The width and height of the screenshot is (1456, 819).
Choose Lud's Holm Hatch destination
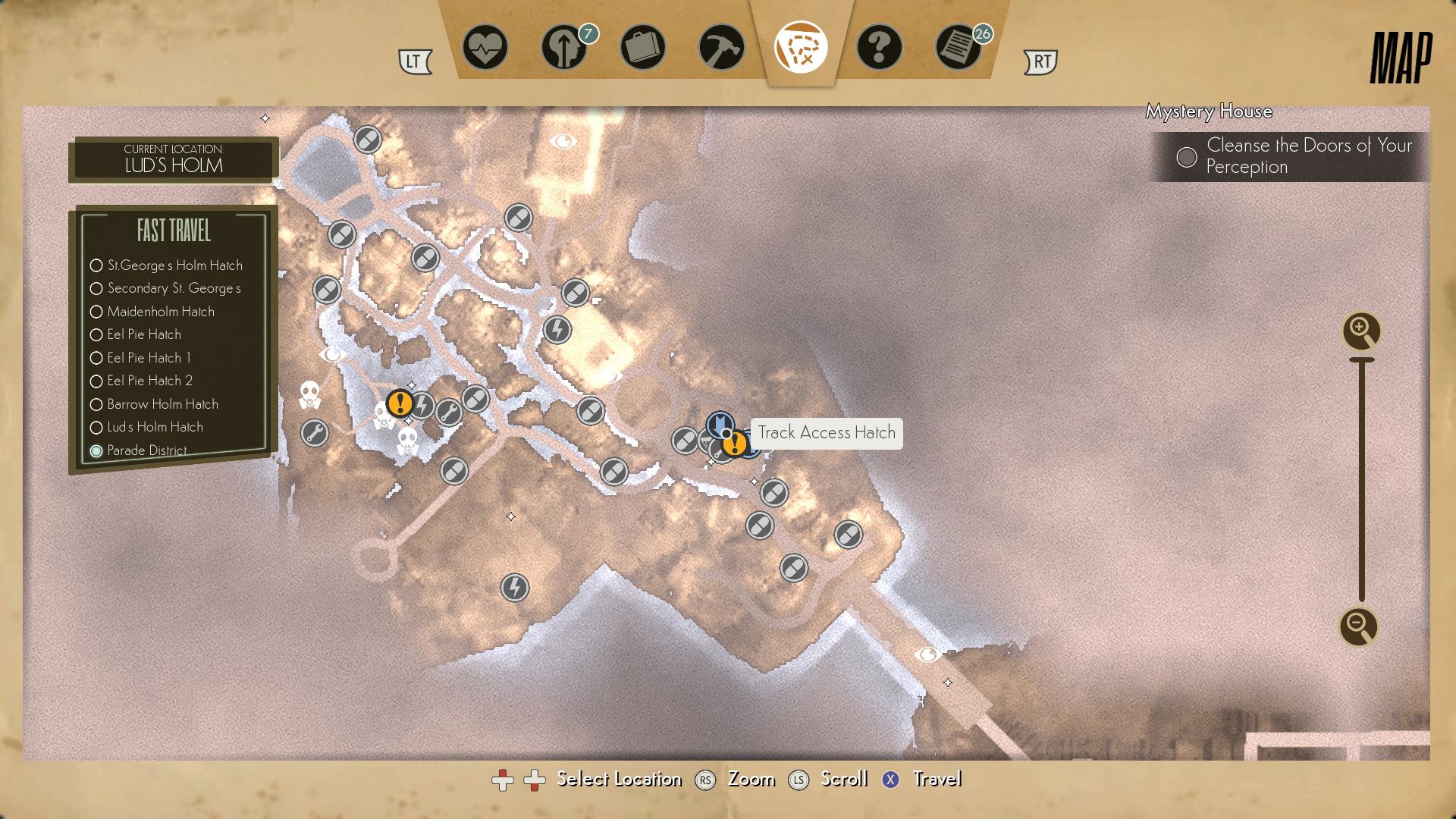click(x=155, y=427)
